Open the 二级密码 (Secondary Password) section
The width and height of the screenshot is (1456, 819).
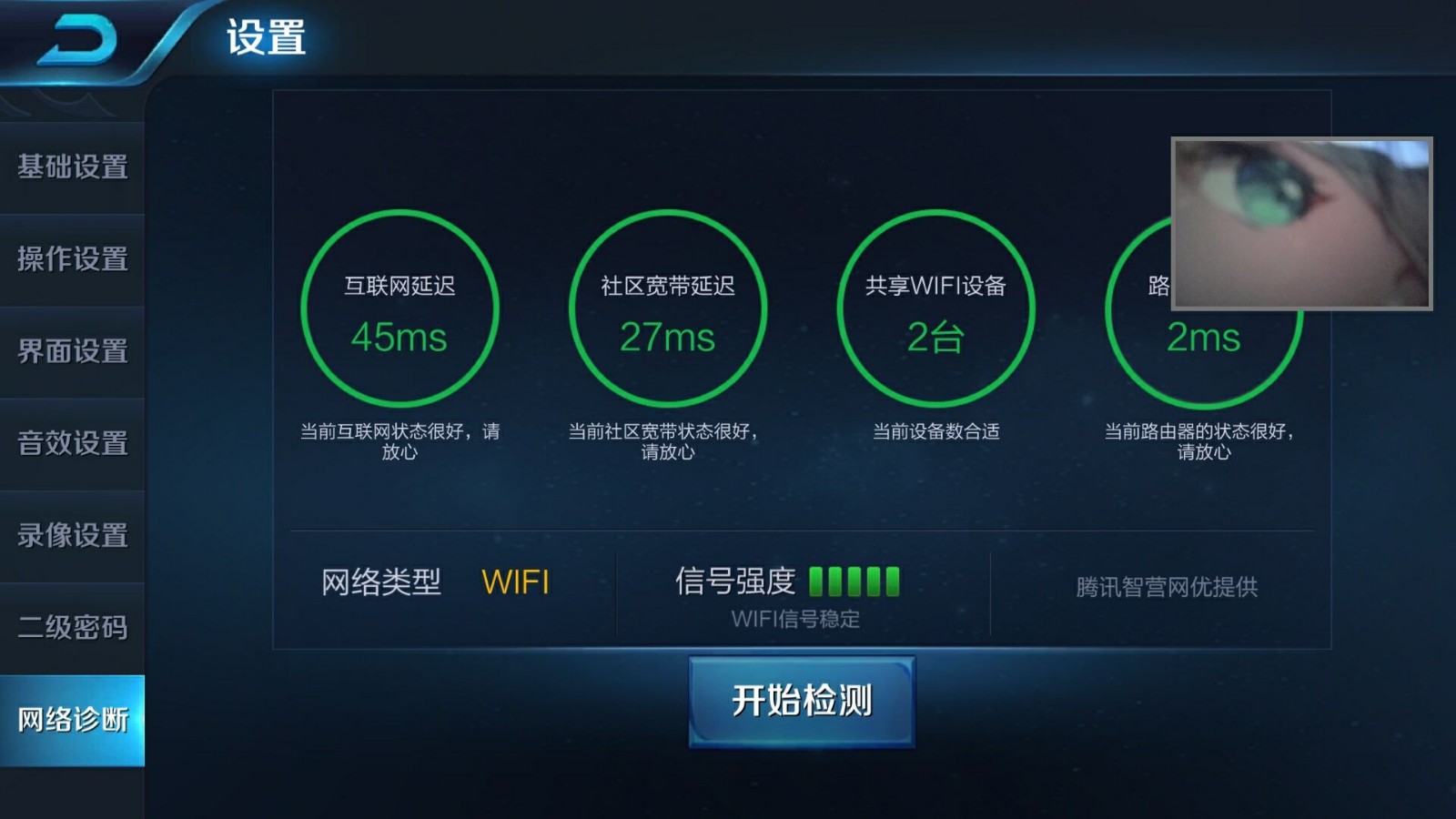point(71,629)
